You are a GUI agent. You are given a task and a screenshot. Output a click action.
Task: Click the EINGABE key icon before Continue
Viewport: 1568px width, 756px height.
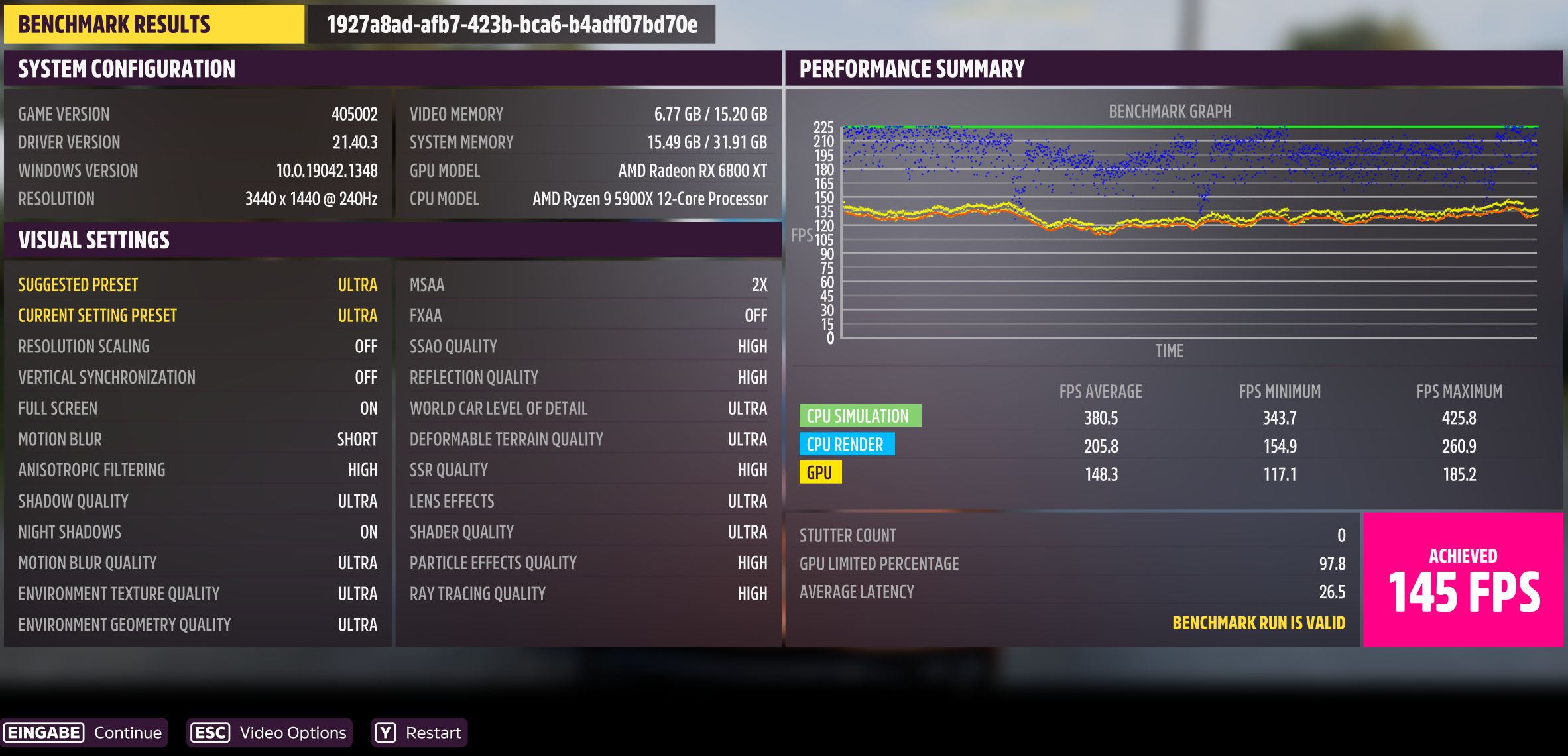[x=44, y=733]
